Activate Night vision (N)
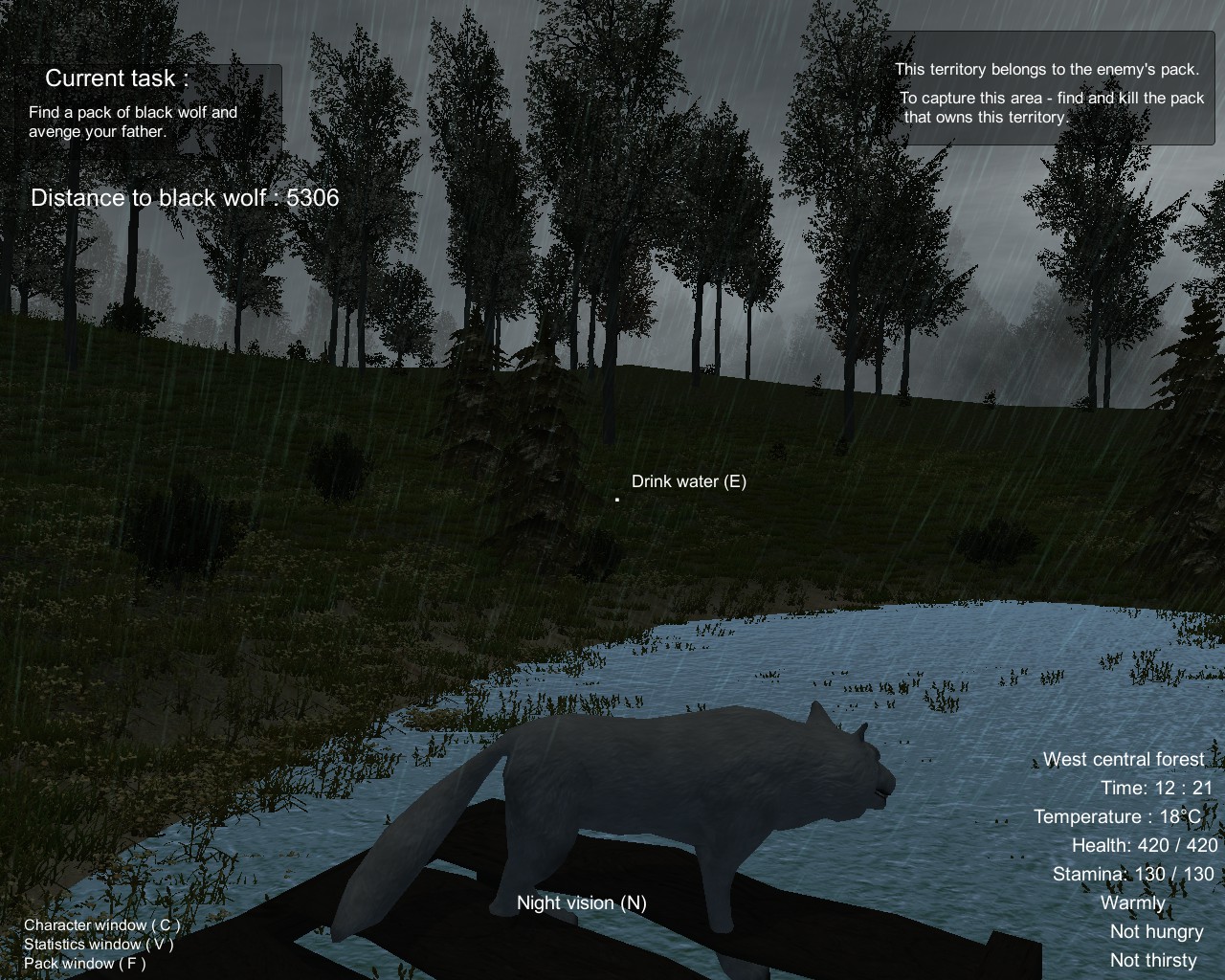Screen dimensions: 1225x980 pyautogui.click(x=582, y=902)
